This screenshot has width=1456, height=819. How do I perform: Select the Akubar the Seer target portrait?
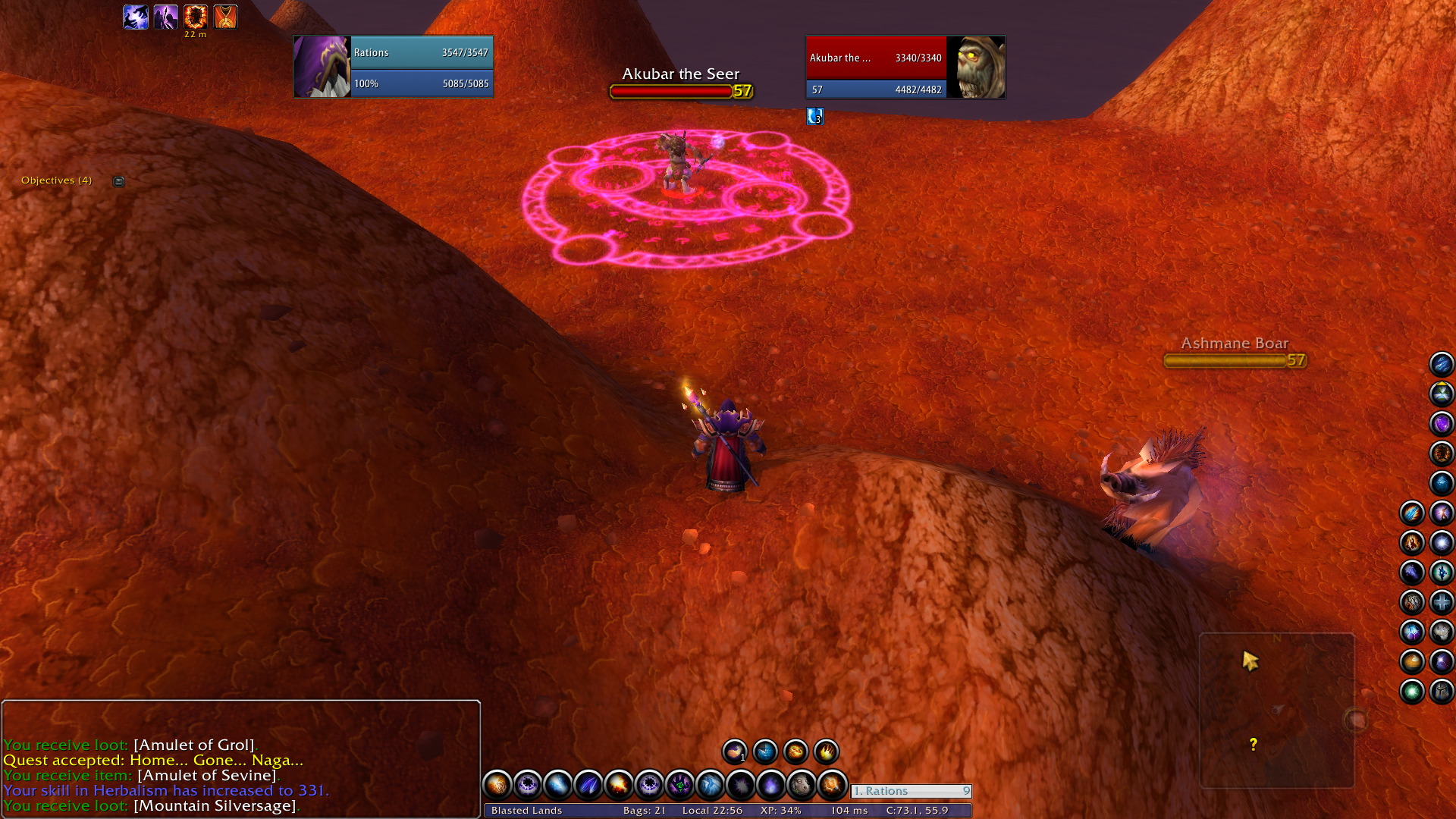tap(976, 67)
